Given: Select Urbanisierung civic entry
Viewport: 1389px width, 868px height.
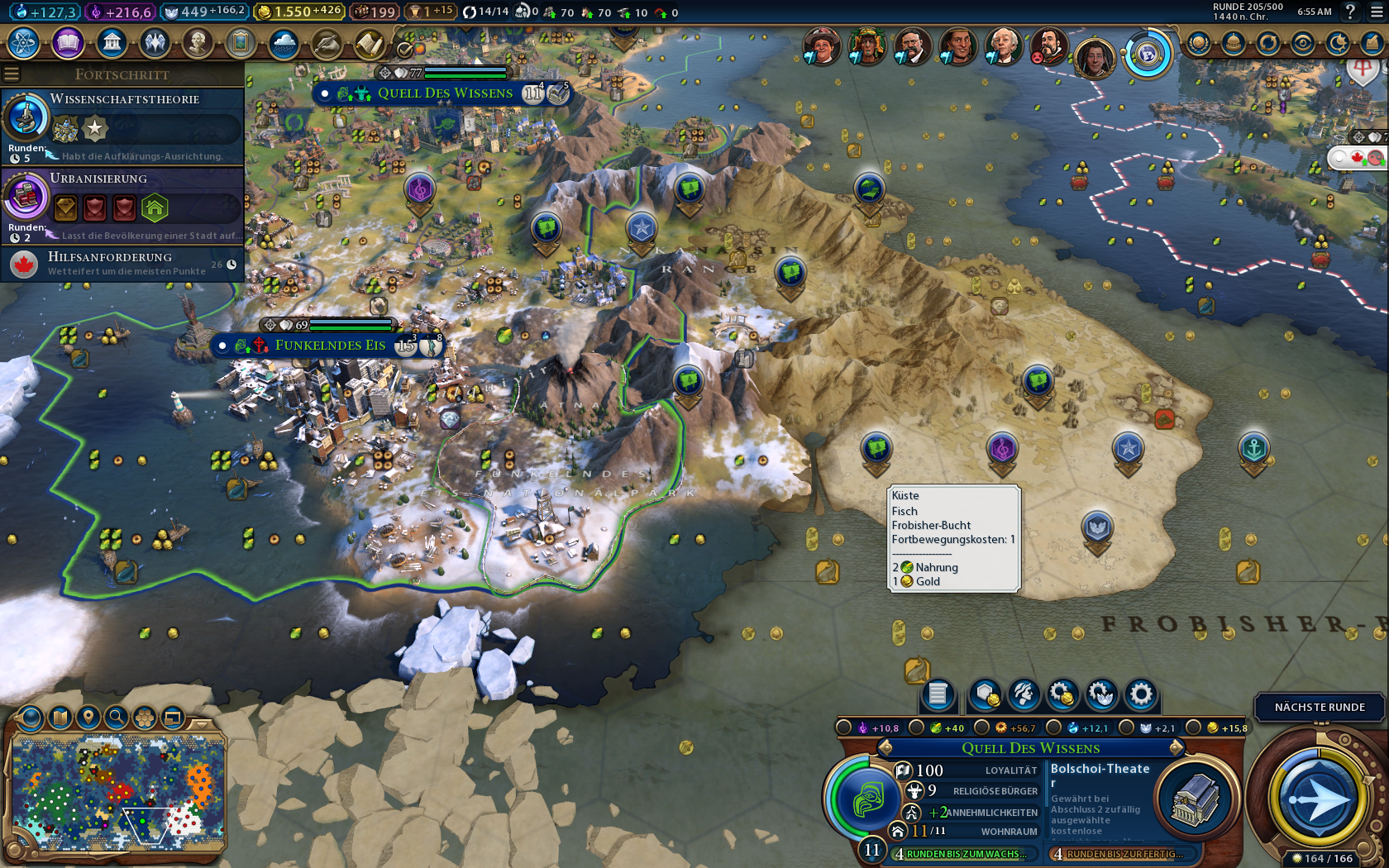Looking at the screenshot, I should 124,205.
